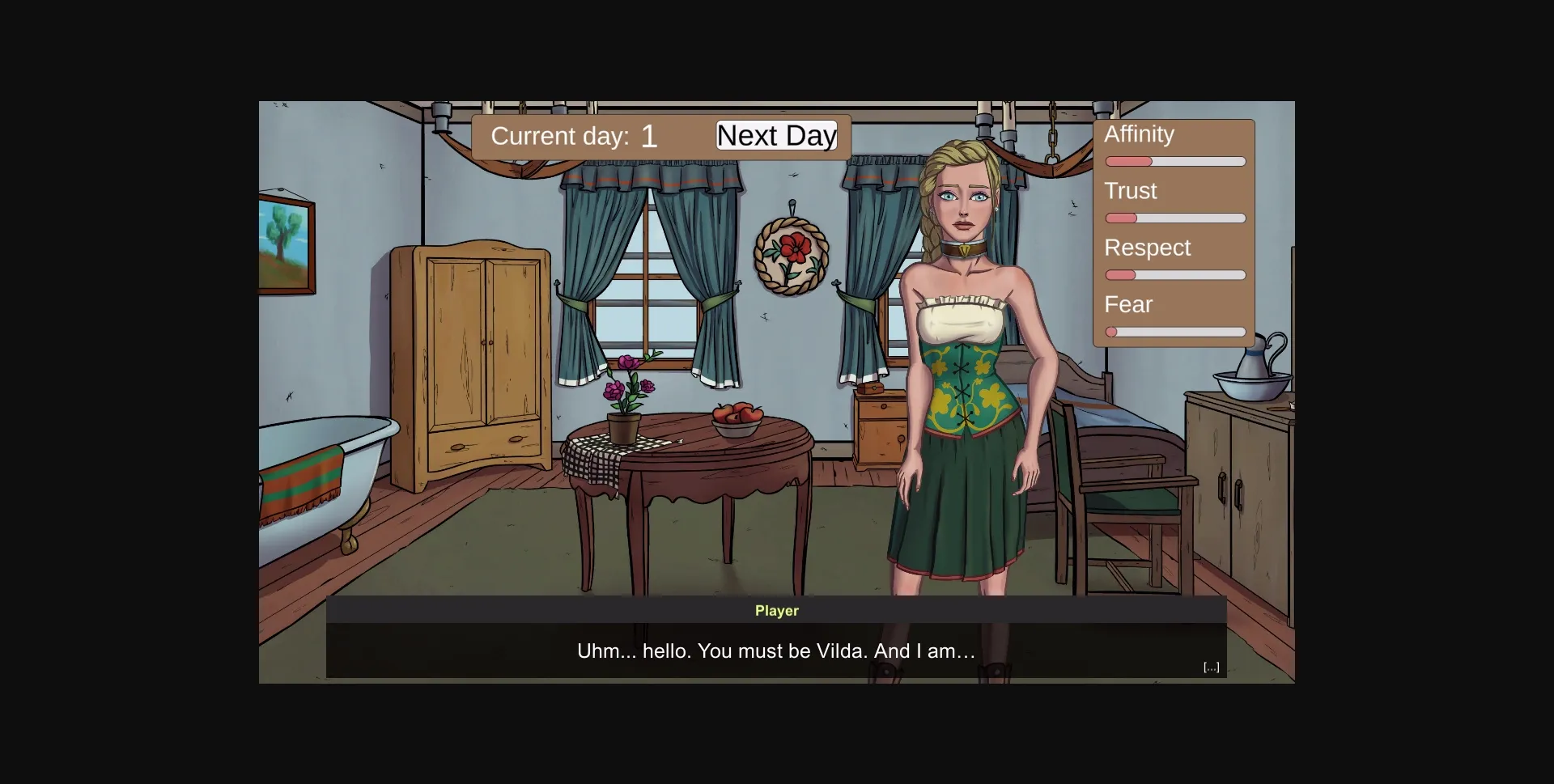
Task: Click the Fear stat bar
Action: coord(1174,332)
